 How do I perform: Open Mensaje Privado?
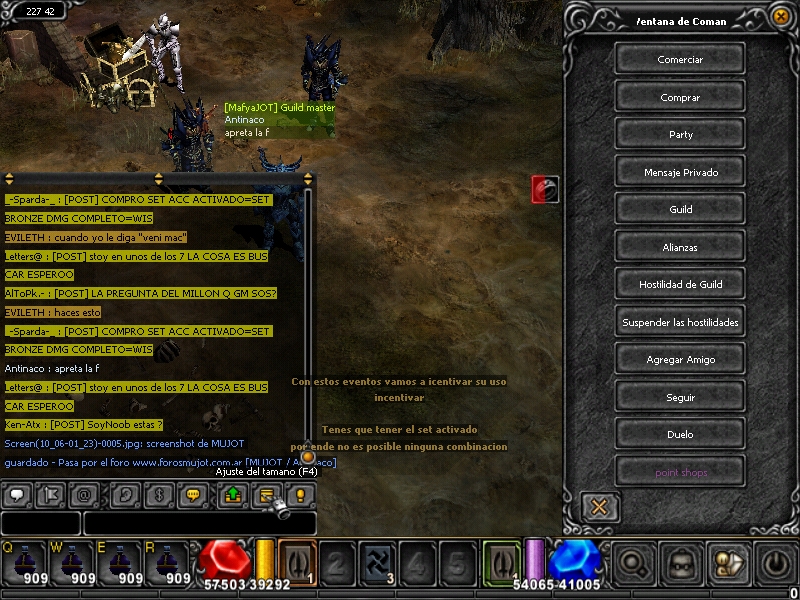tap(680, 172)
